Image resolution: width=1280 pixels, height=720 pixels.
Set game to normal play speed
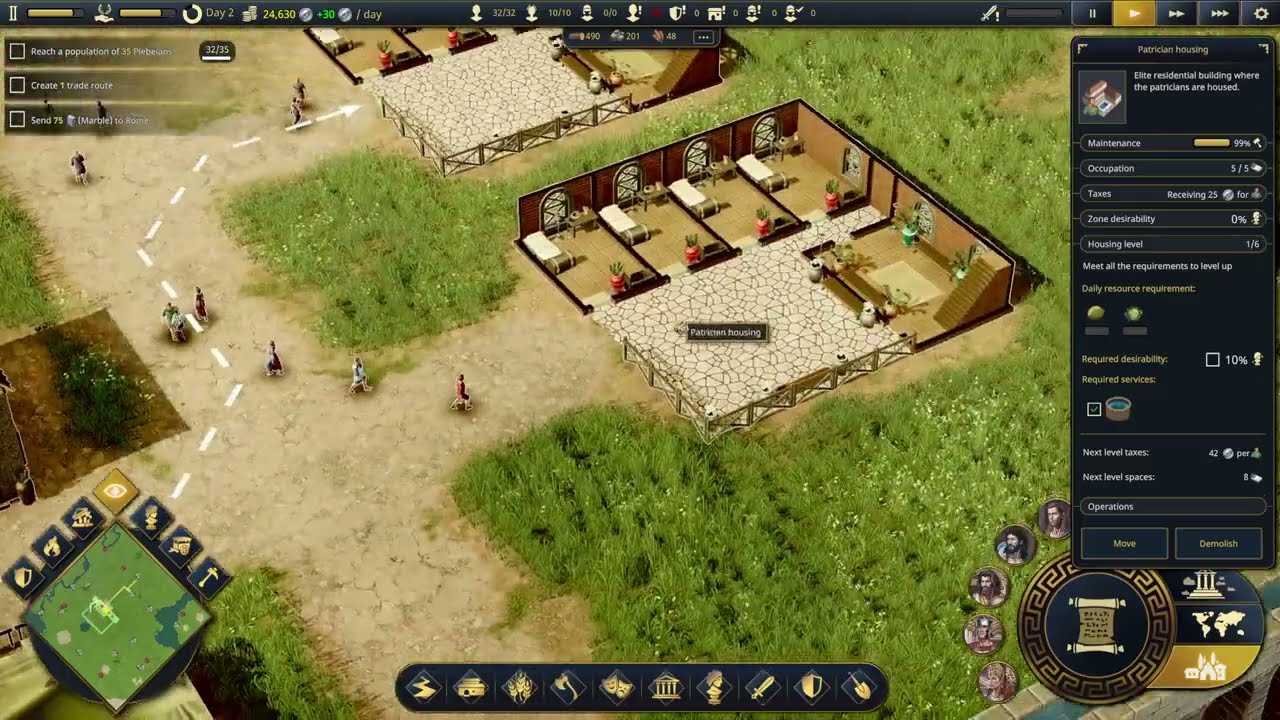(1134, 14)
